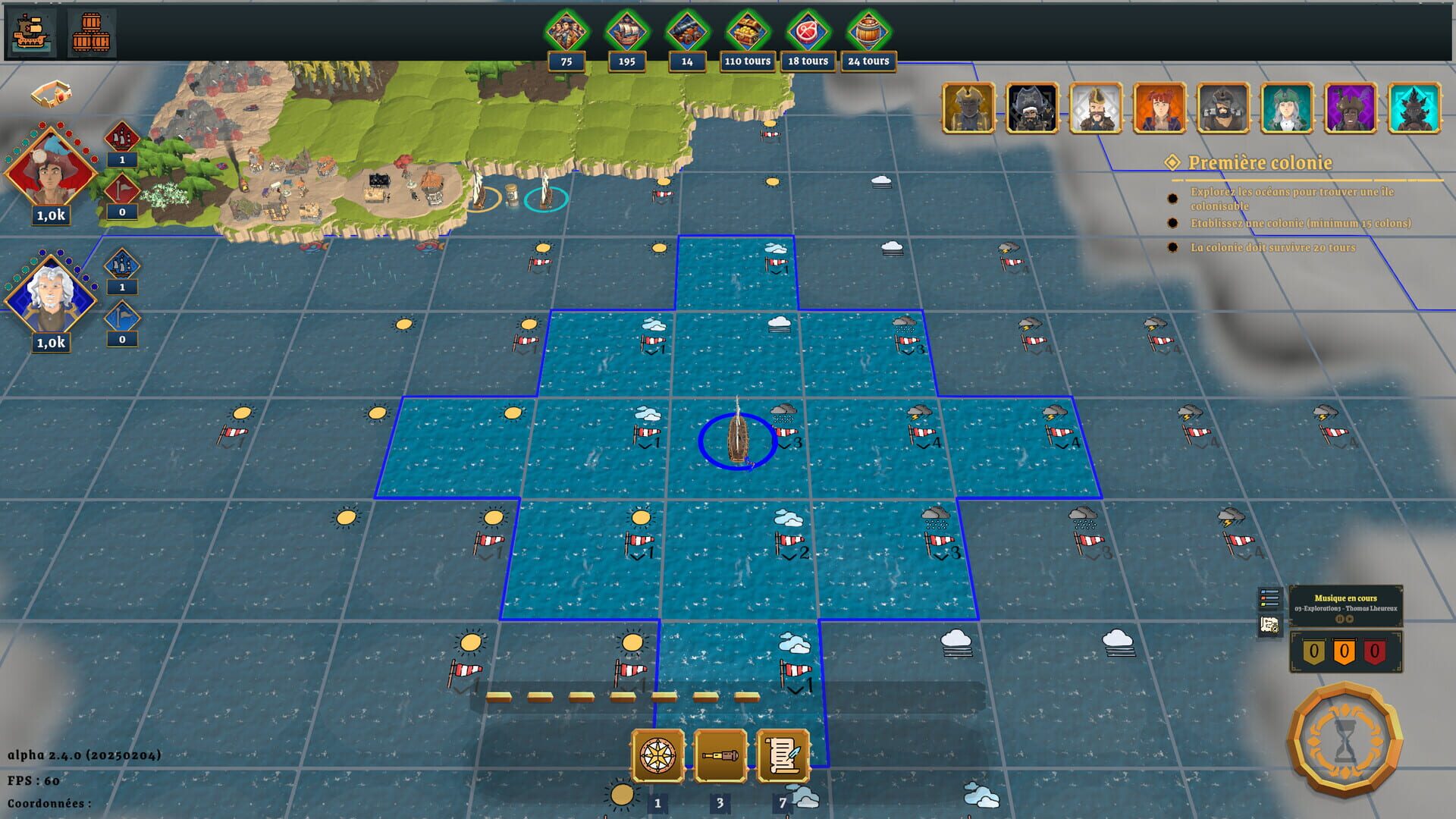Screen dimensions: 1456x819
Task: Select the purple leader portrait
Action: (1350, 108)
